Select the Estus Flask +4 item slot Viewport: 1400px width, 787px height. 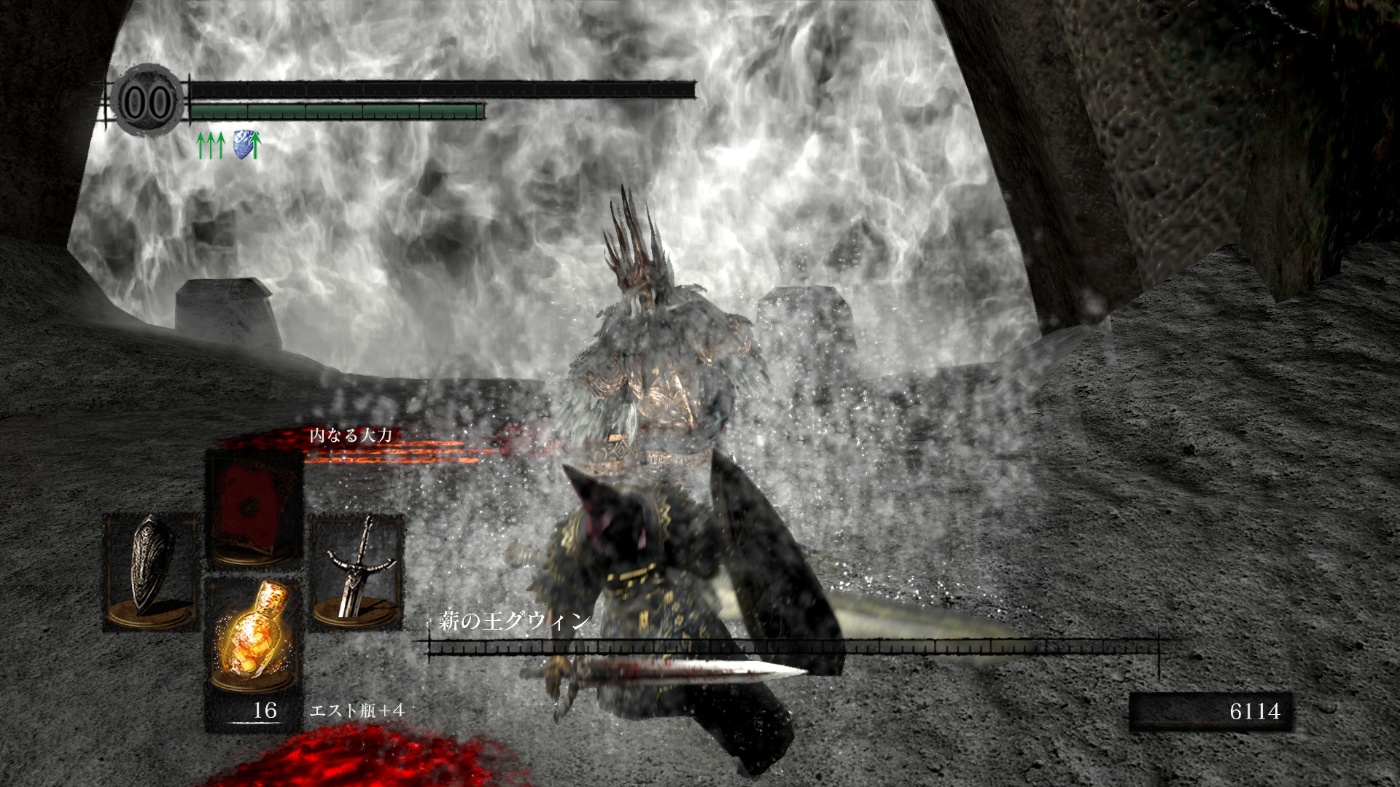tap(252, 638)
